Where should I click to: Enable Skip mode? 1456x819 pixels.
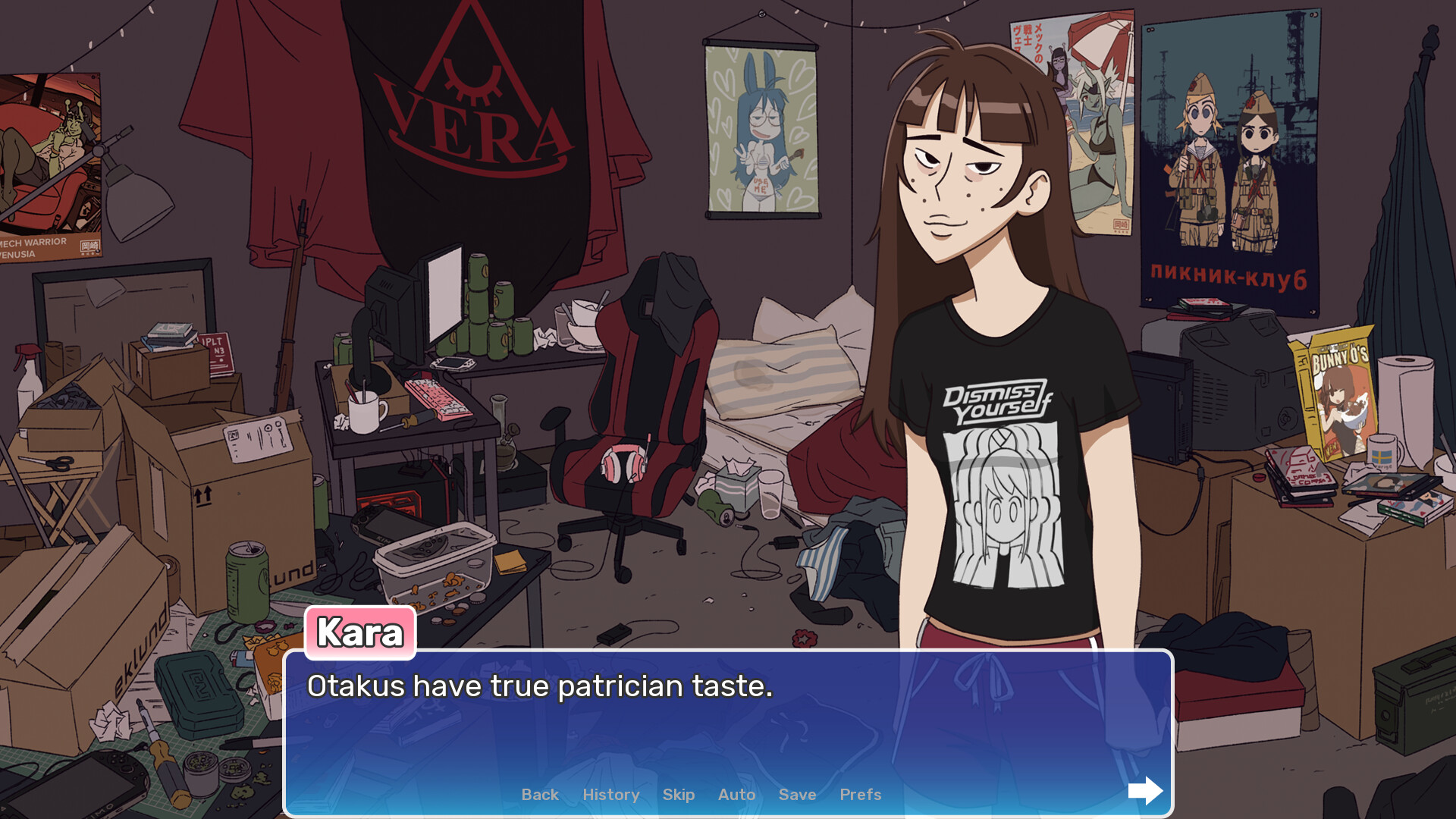[x=678, y=794]
